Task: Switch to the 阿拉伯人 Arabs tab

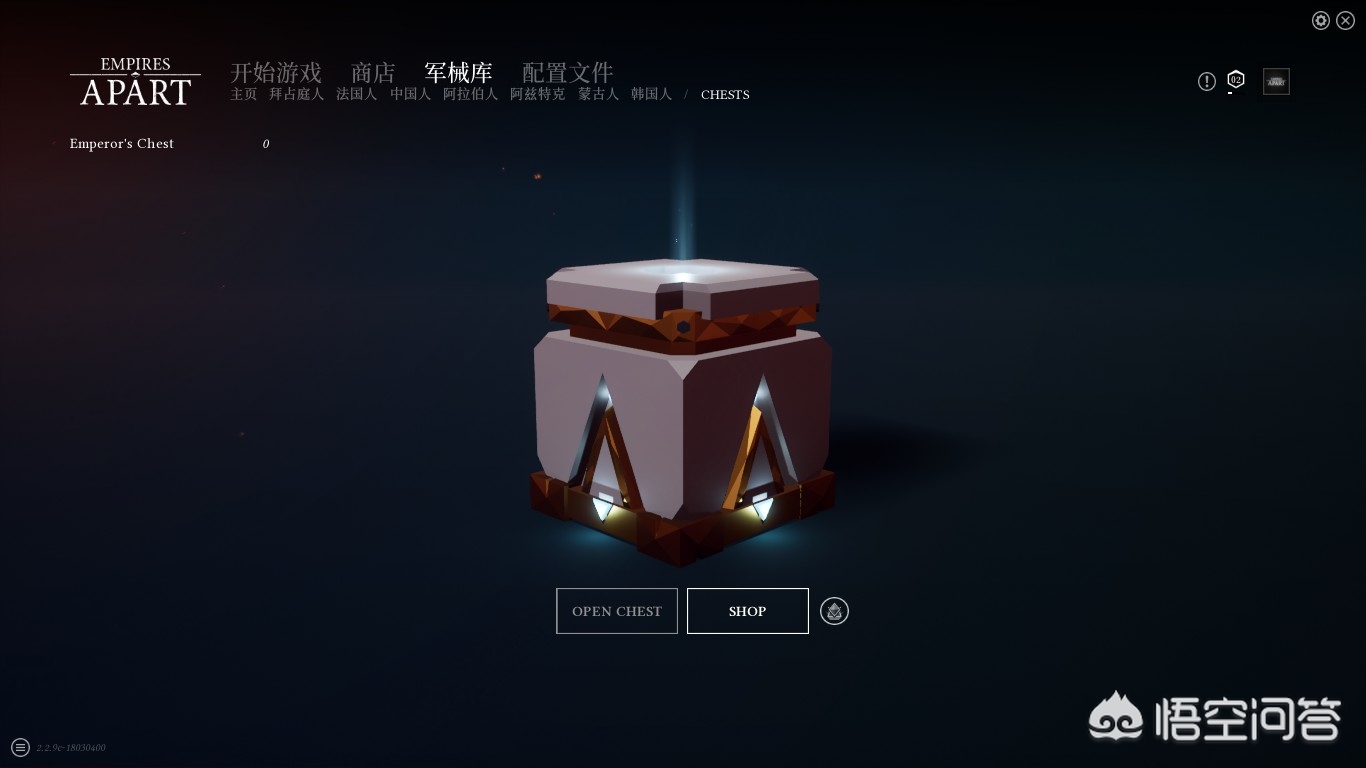Action: pos(470,94)
